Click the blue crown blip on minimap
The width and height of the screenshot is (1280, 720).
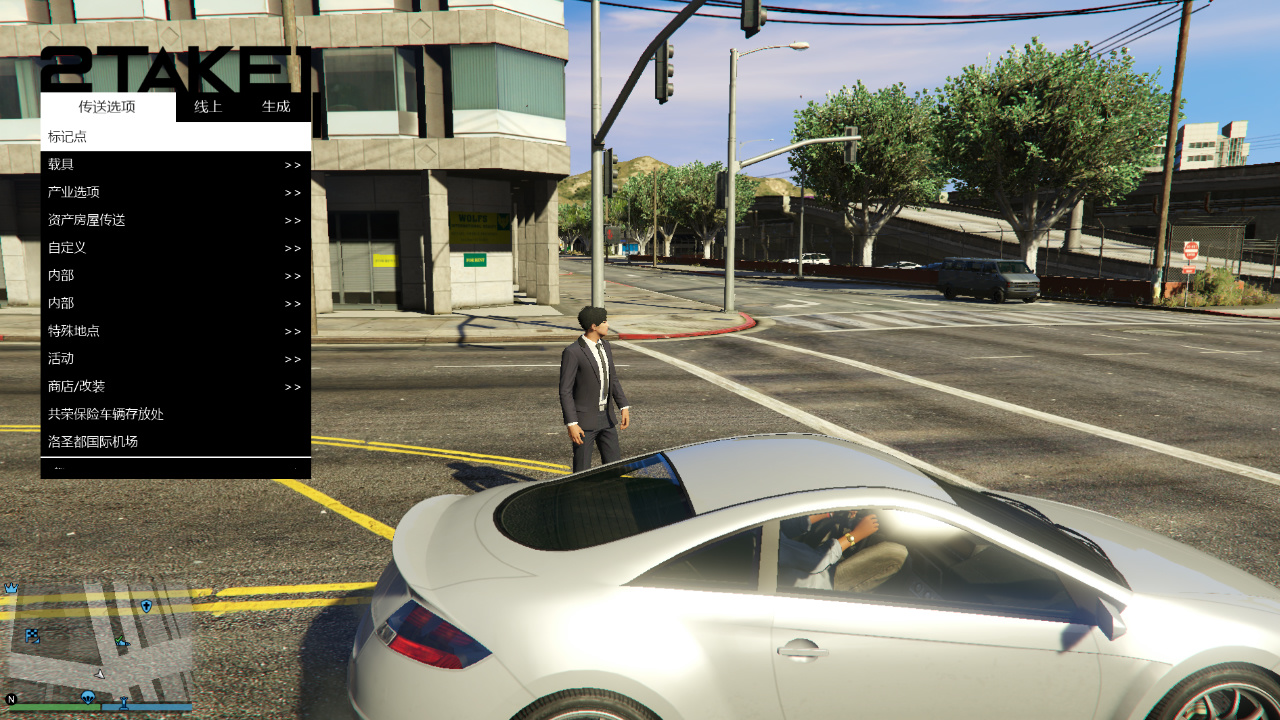tap(11, 589)
